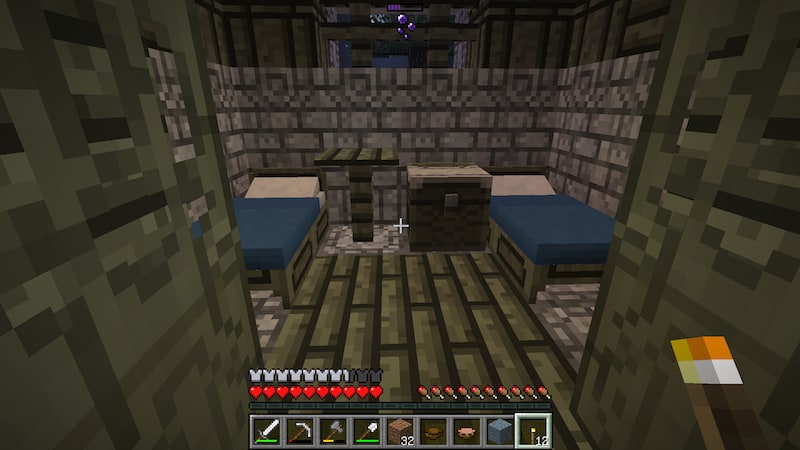Pick the brown pie hotbar slot
The width and height of the screenshot is (800, 450).
(x=433, y=431)
